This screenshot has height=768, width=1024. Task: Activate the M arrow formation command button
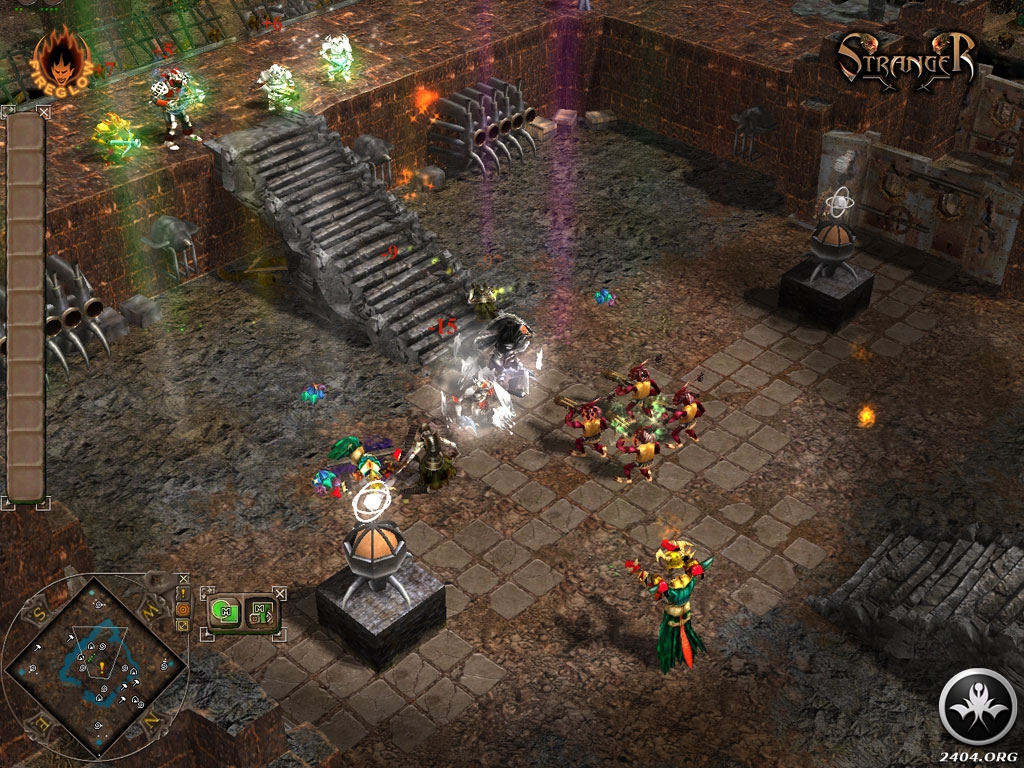(x=260, y=611)
